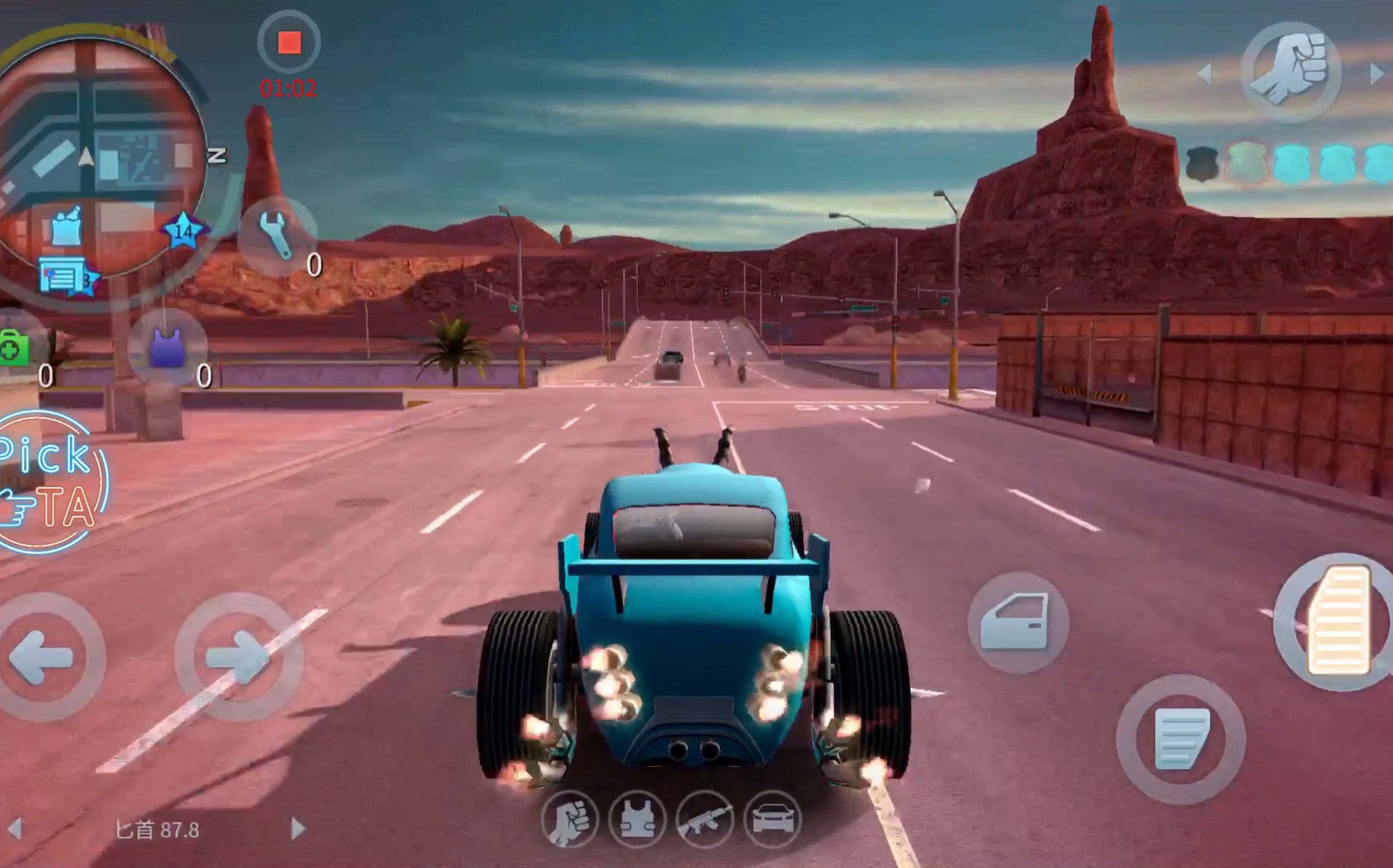Switch to the next weapon arrow
1393x868 pixels.
(1377, 73)
